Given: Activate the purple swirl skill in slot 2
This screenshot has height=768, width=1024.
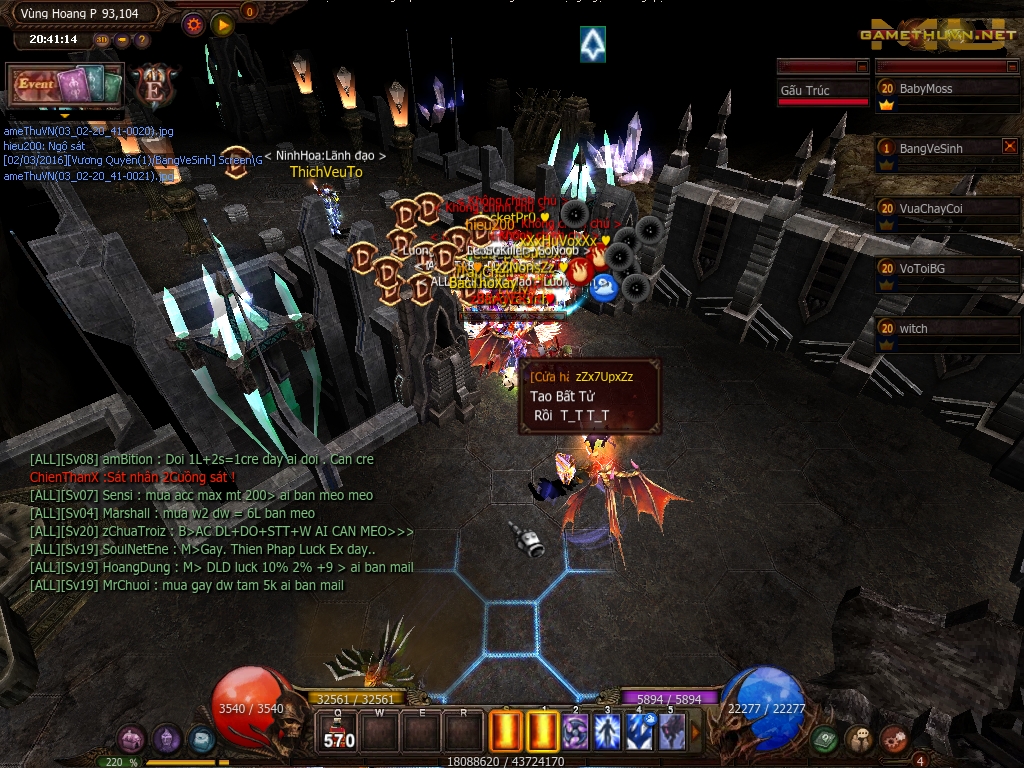Looking at the screenshot, I should tap(575, 732).
